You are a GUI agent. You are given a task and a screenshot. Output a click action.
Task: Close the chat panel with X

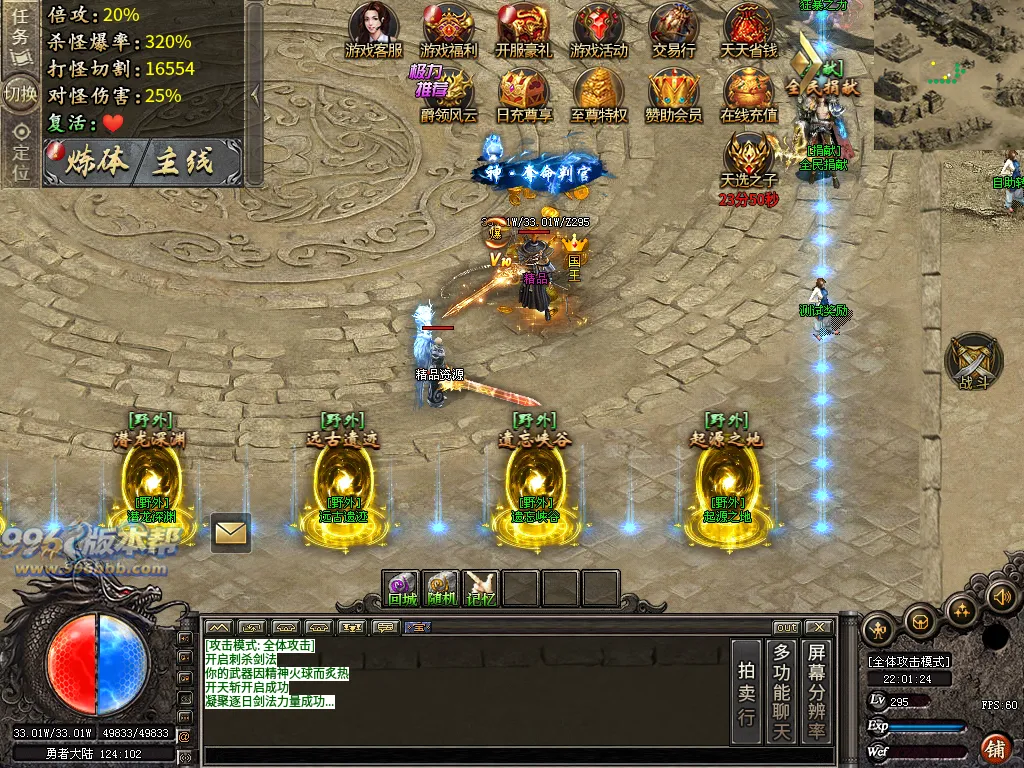point(818,627)
